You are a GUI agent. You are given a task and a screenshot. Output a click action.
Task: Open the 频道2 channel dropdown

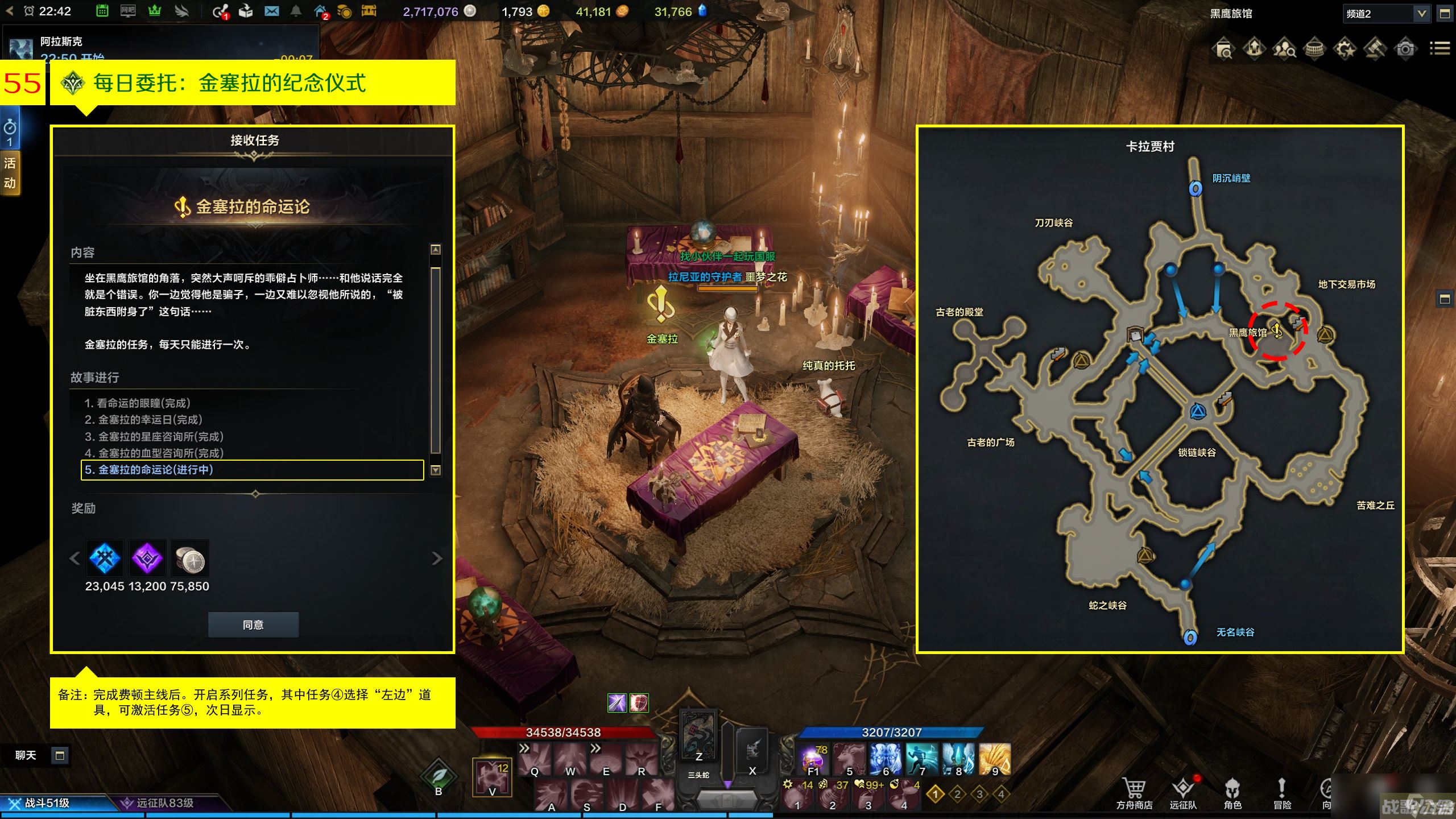[x=1421, y=14]
